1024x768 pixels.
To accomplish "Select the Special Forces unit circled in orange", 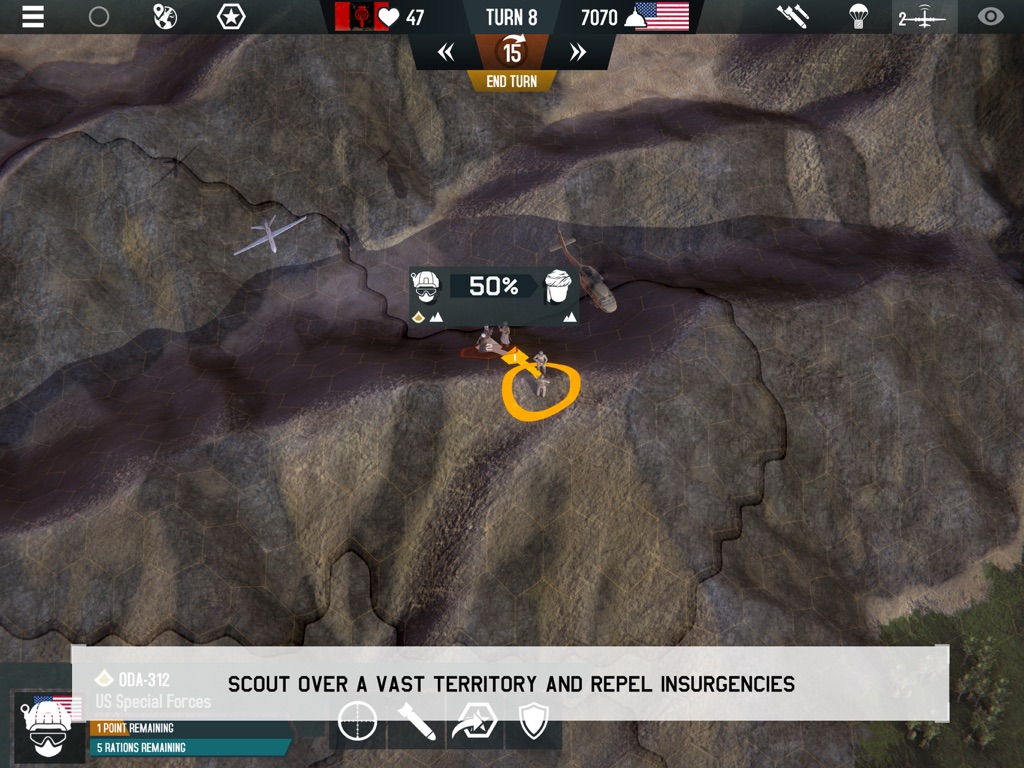I will pyautogui.click(x=541, y=384).
